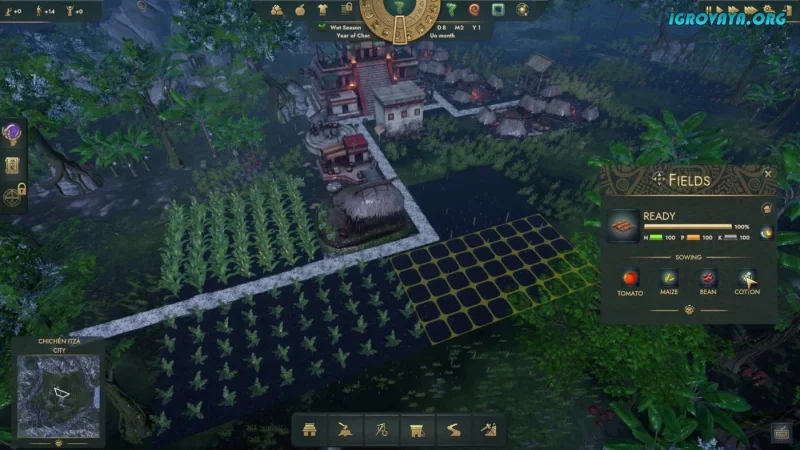Click the purple gem icon on left sidebar
800x450 pixels.
pyautogui.click(x=13, y=133)
